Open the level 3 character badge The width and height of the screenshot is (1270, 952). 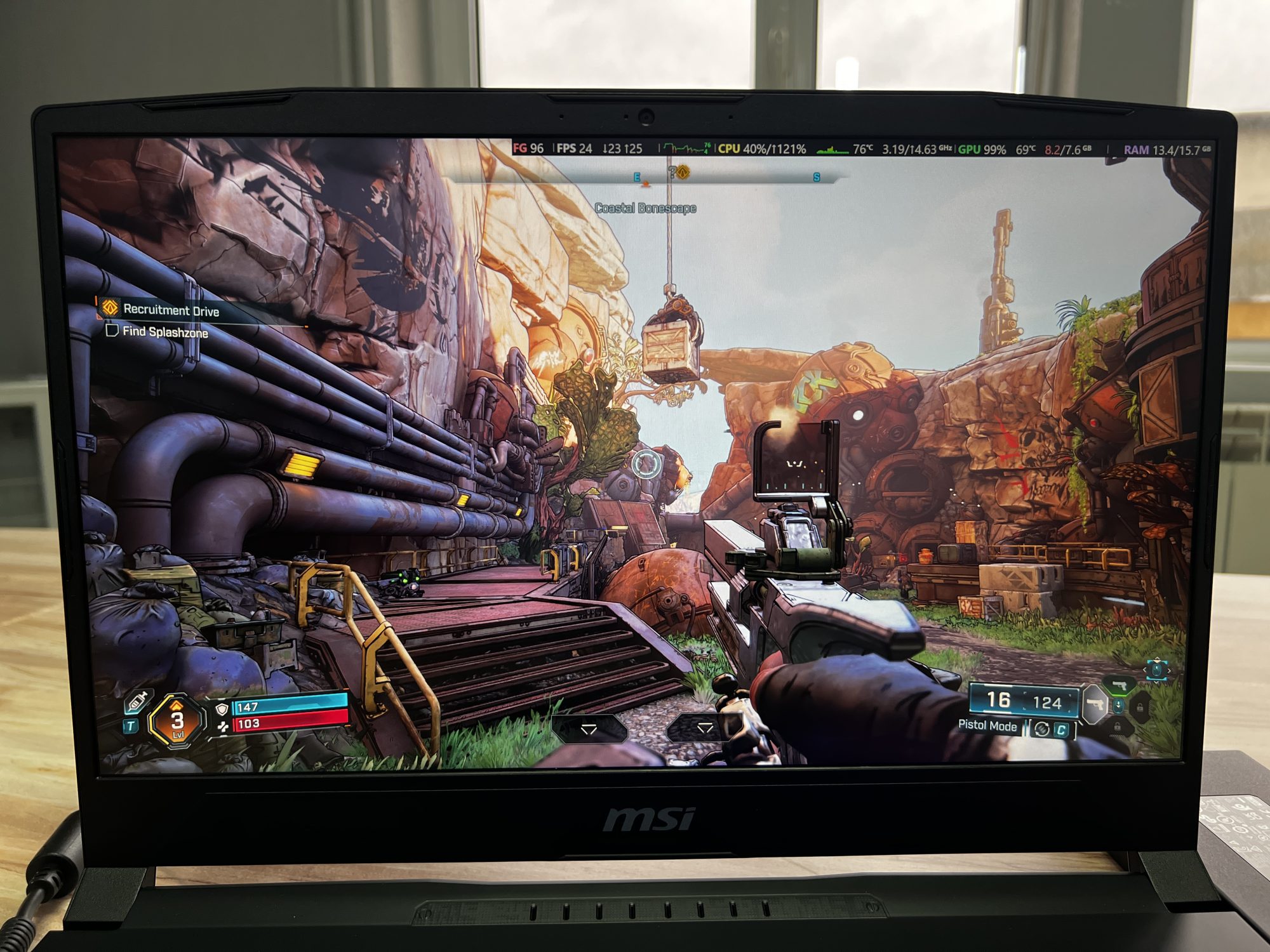177,720
